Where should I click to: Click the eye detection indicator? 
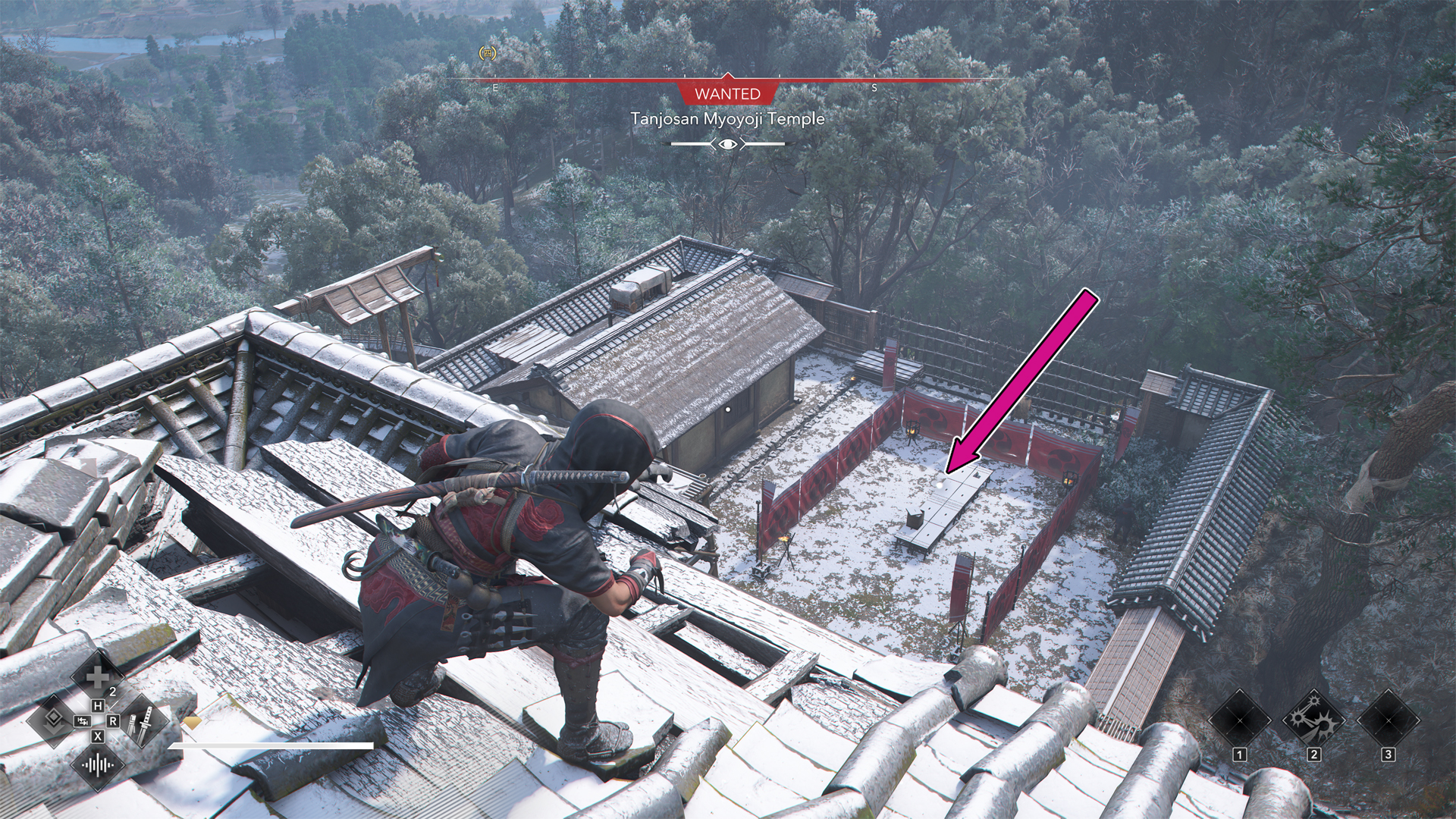(x=727, y=143)
